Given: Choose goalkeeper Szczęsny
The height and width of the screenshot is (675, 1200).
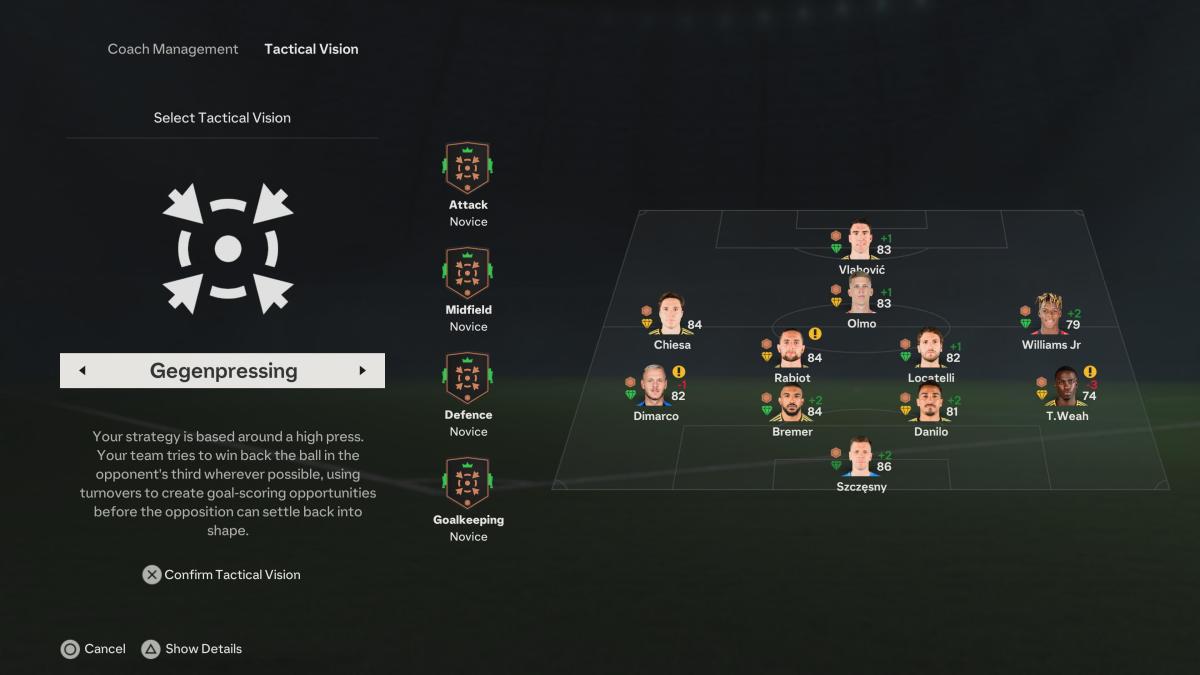Looking at the screenshot, I should point(860,458).
